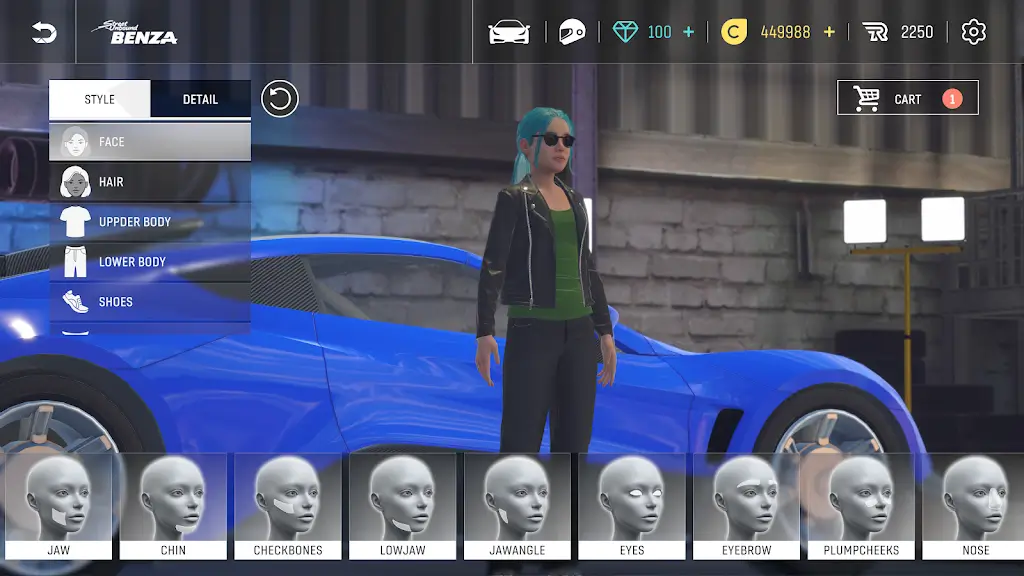The height and width of the screenshot is (576, 1024).
Task: Open the shopping cart
Action: point(907,98)
